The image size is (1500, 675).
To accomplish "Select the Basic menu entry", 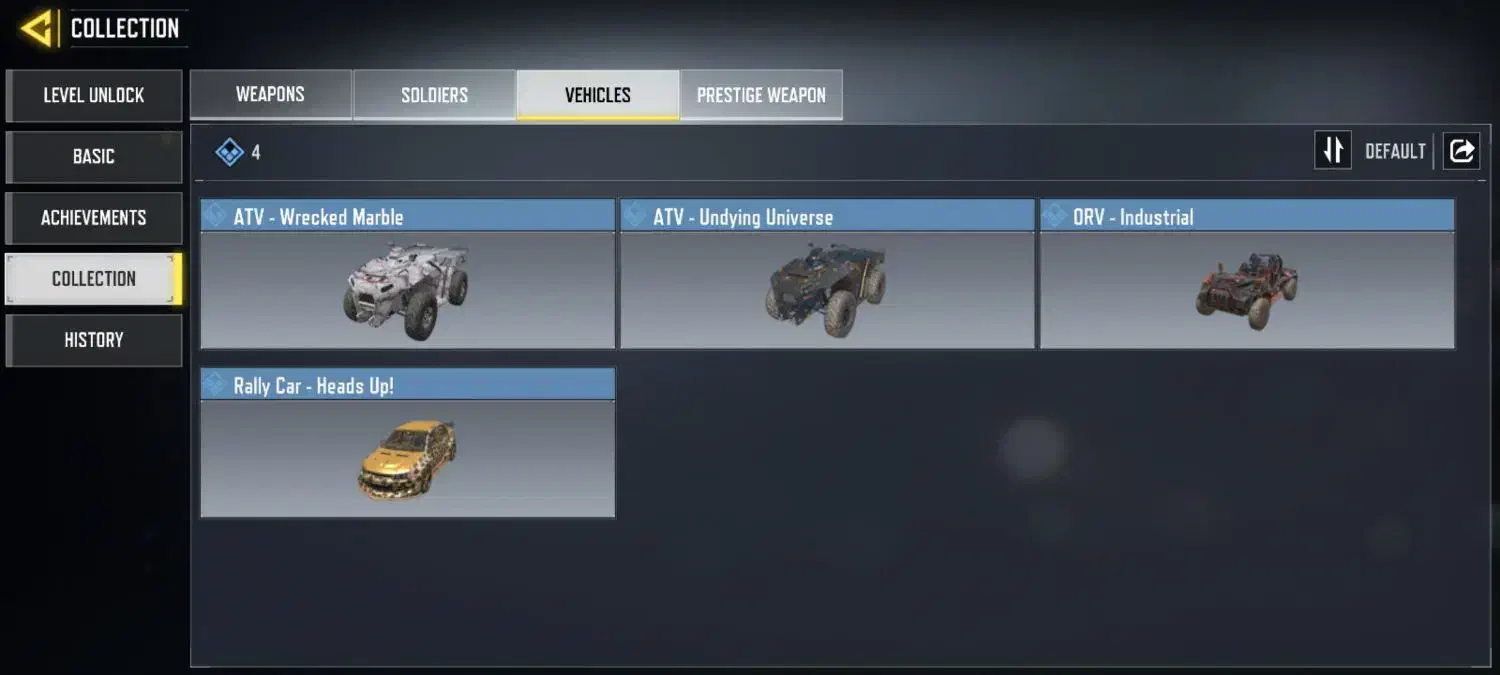I will (x=93, y=157).
